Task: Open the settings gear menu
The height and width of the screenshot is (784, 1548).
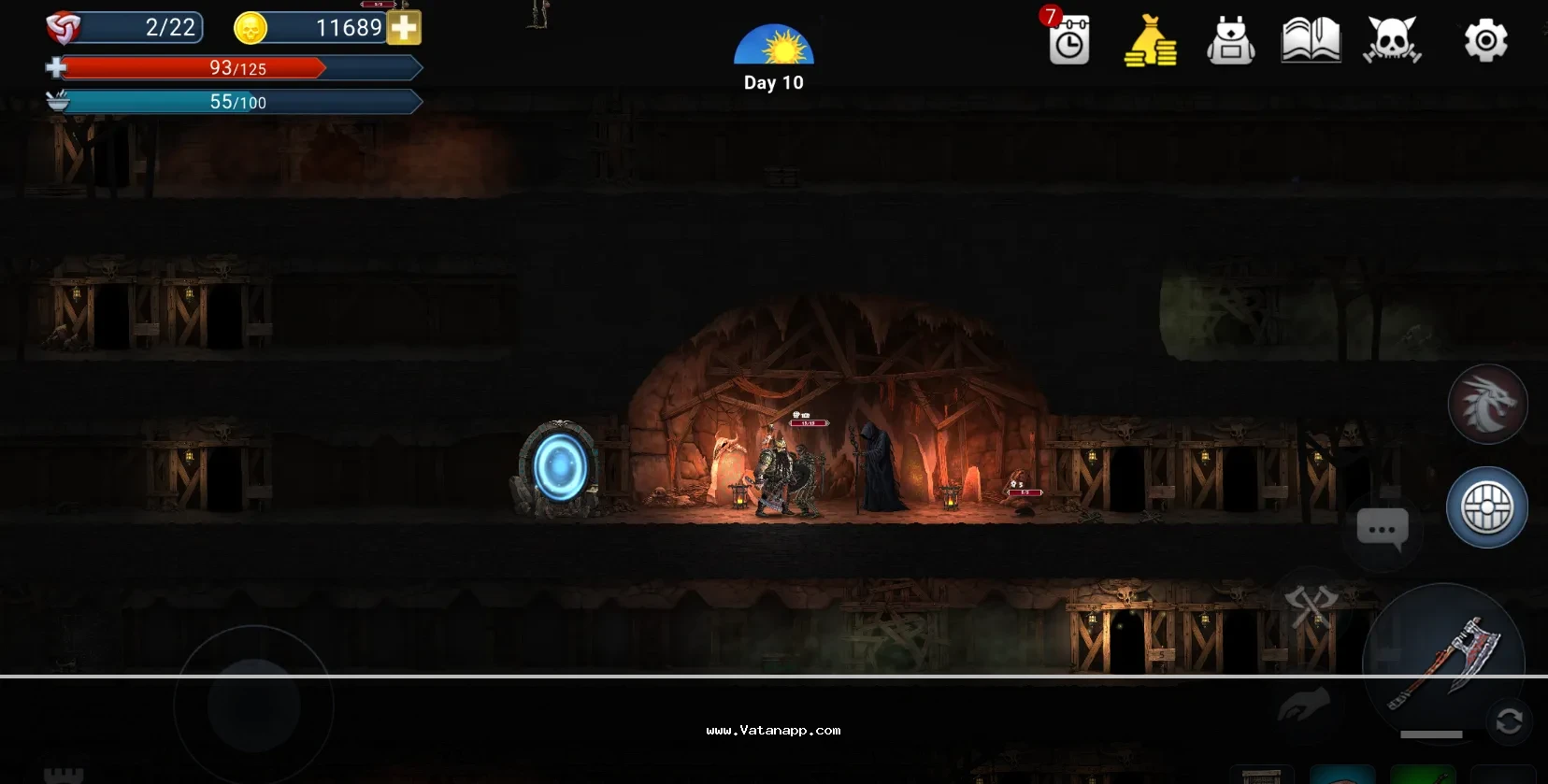Action: coord(1485,41)
